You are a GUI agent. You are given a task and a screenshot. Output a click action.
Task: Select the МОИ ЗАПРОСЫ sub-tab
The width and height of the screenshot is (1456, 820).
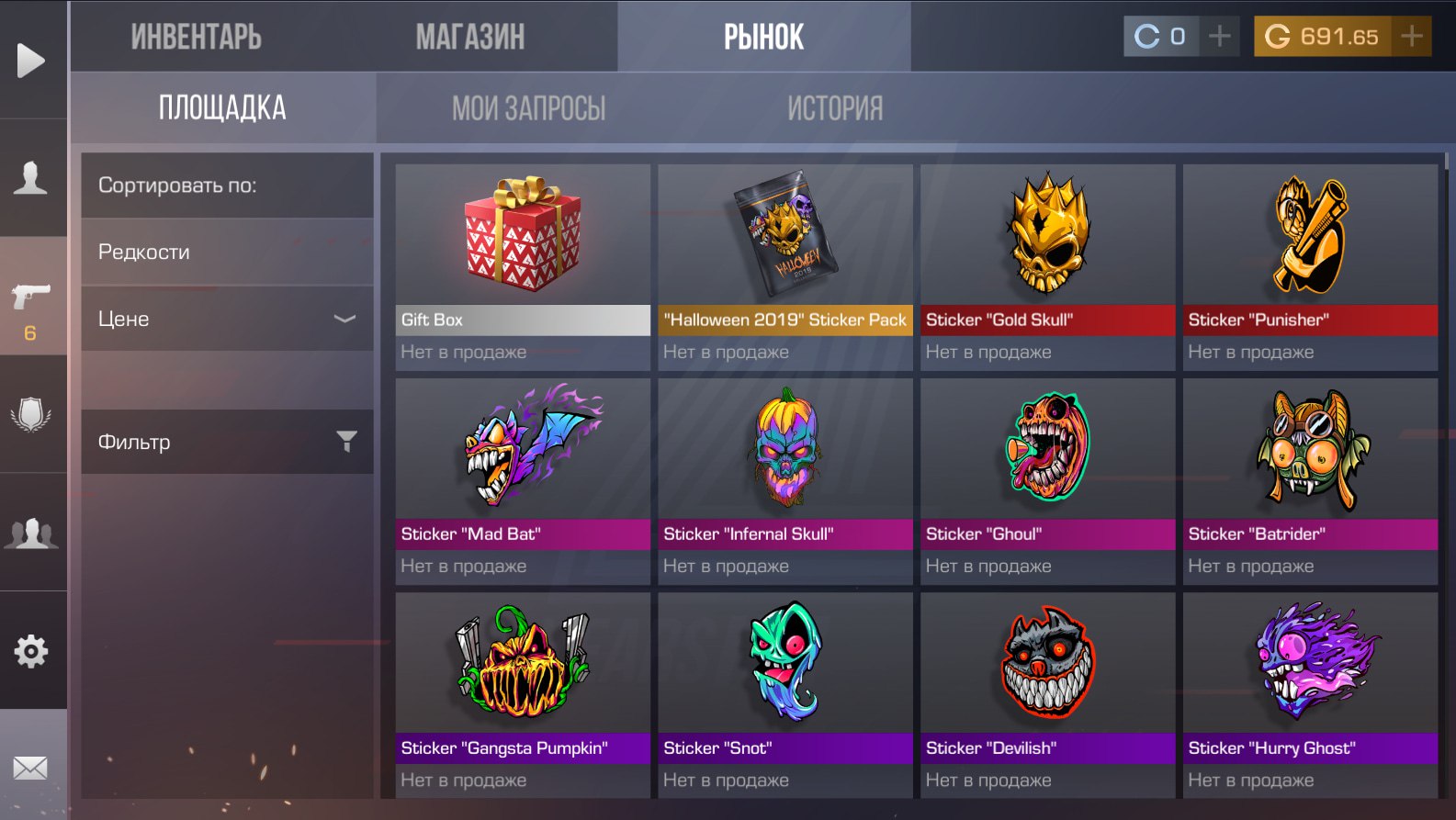528,108
